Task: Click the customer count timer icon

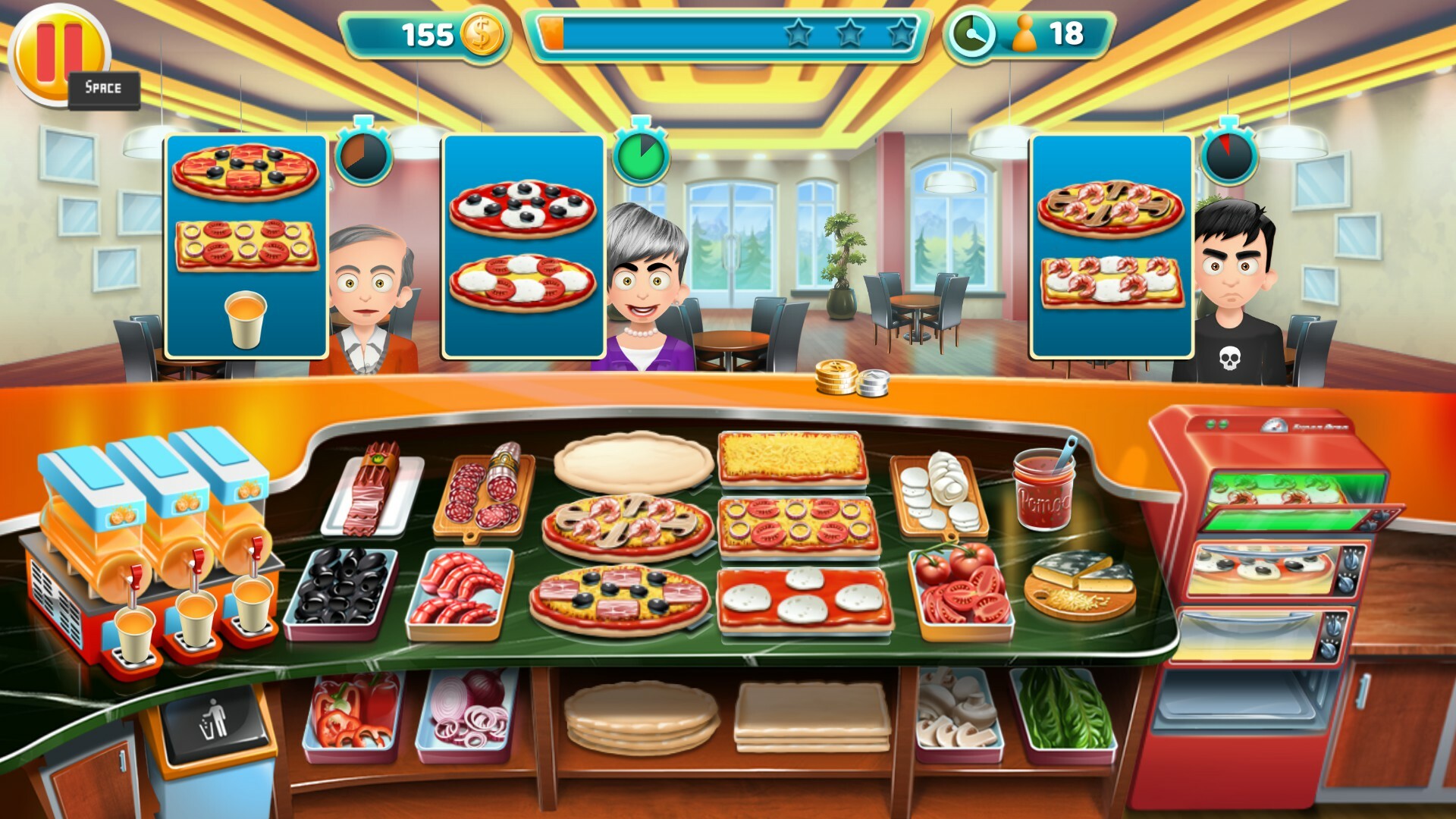Action: (973, 33)
